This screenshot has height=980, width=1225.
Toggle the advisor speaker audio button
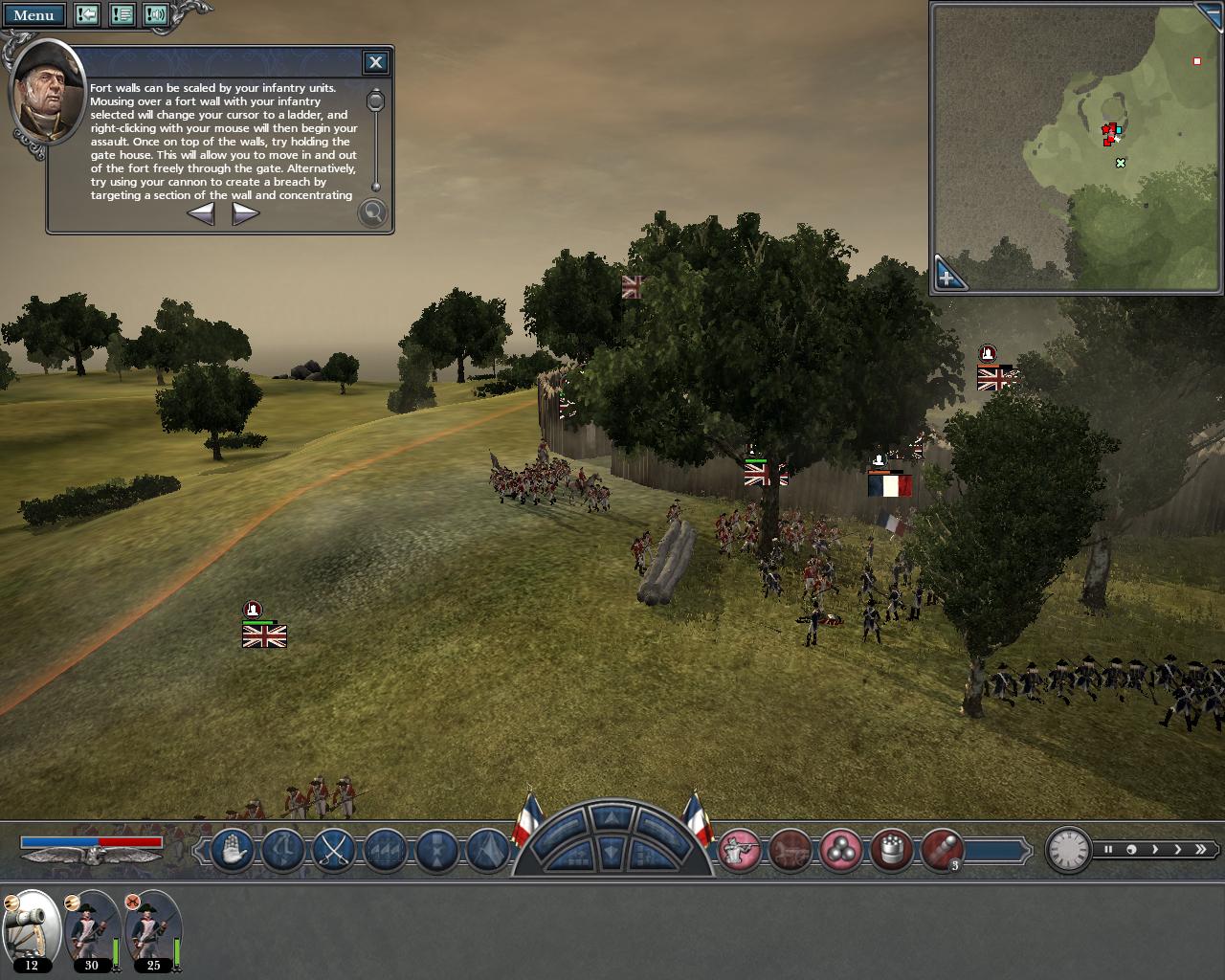pos(156,15)
